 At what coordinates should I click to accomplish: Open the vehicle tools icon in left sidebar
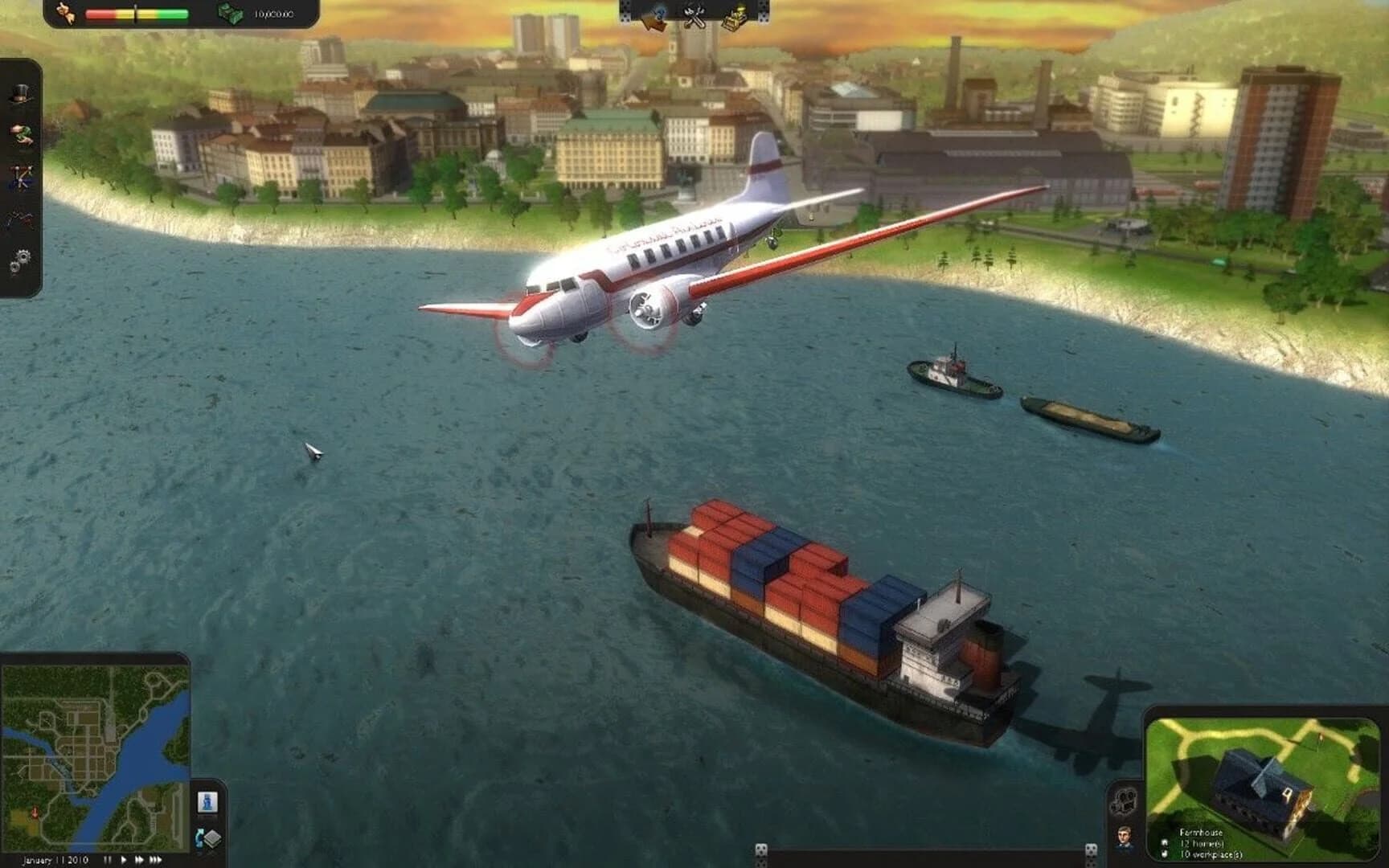(x=22, y=177)
